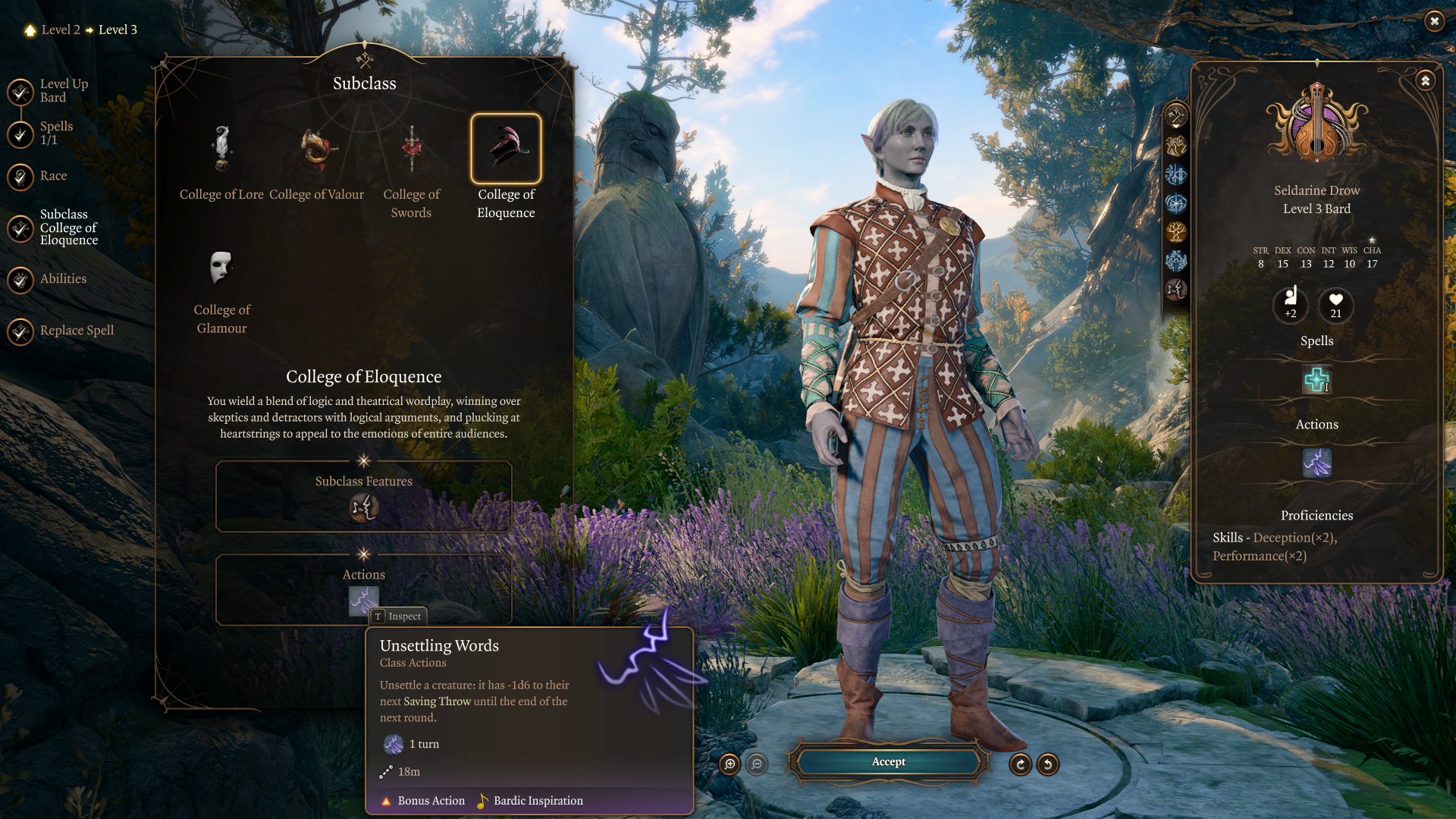1456x819 pixels.
Task: Zoom out from the character model
Action: [x=757, y=764]
